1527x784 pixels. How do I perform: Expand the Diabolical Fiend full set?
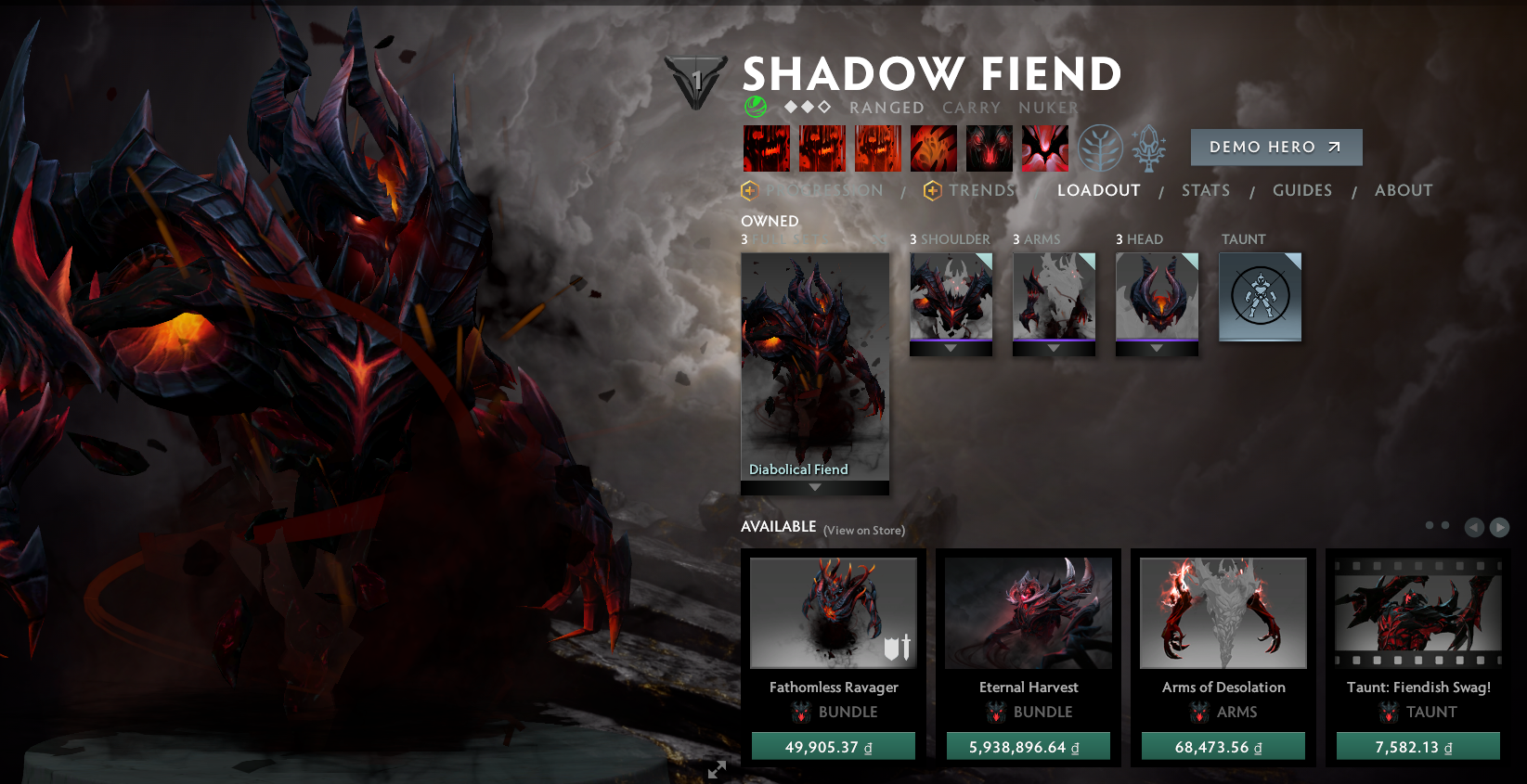[x=814, y=485]
